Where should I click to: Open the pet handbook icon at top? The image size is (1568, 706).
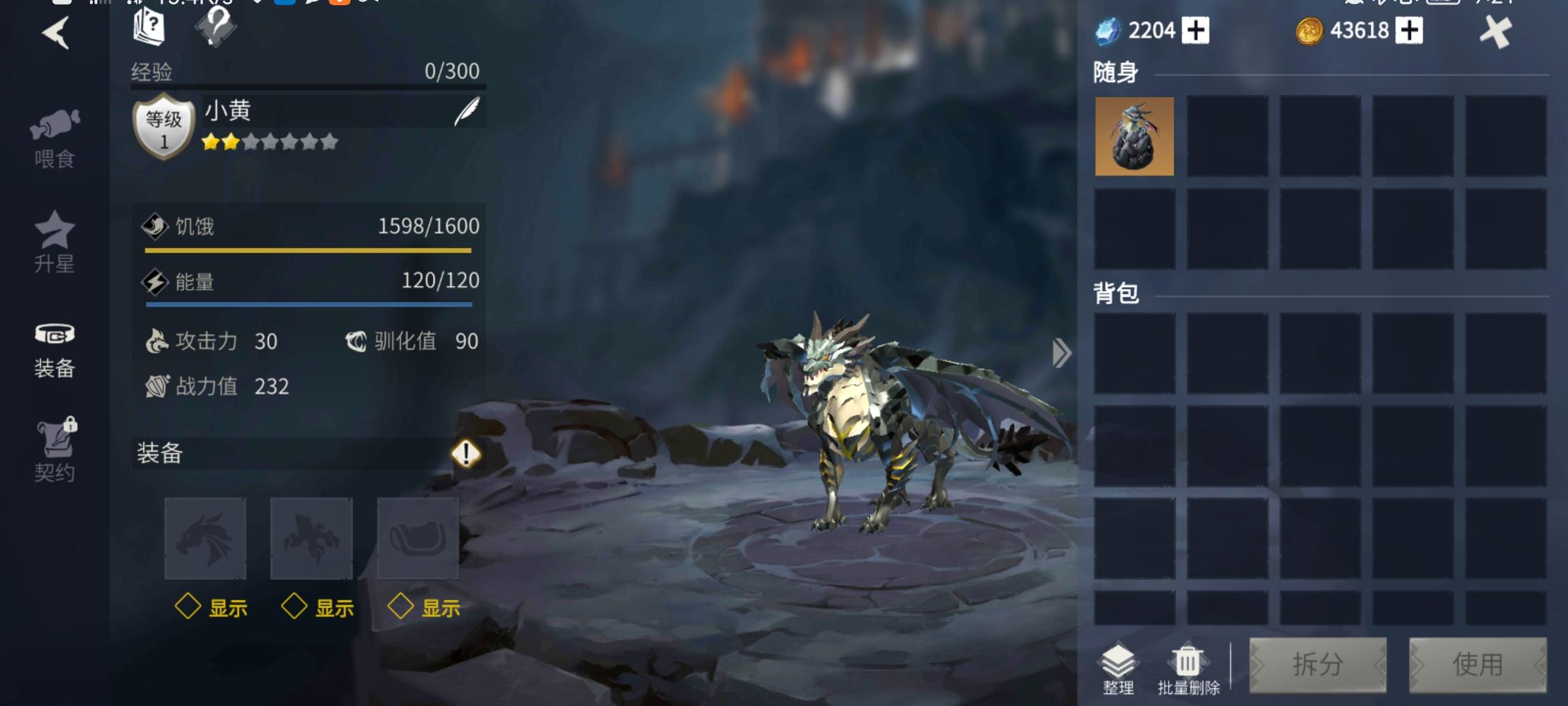coord(149,28)
